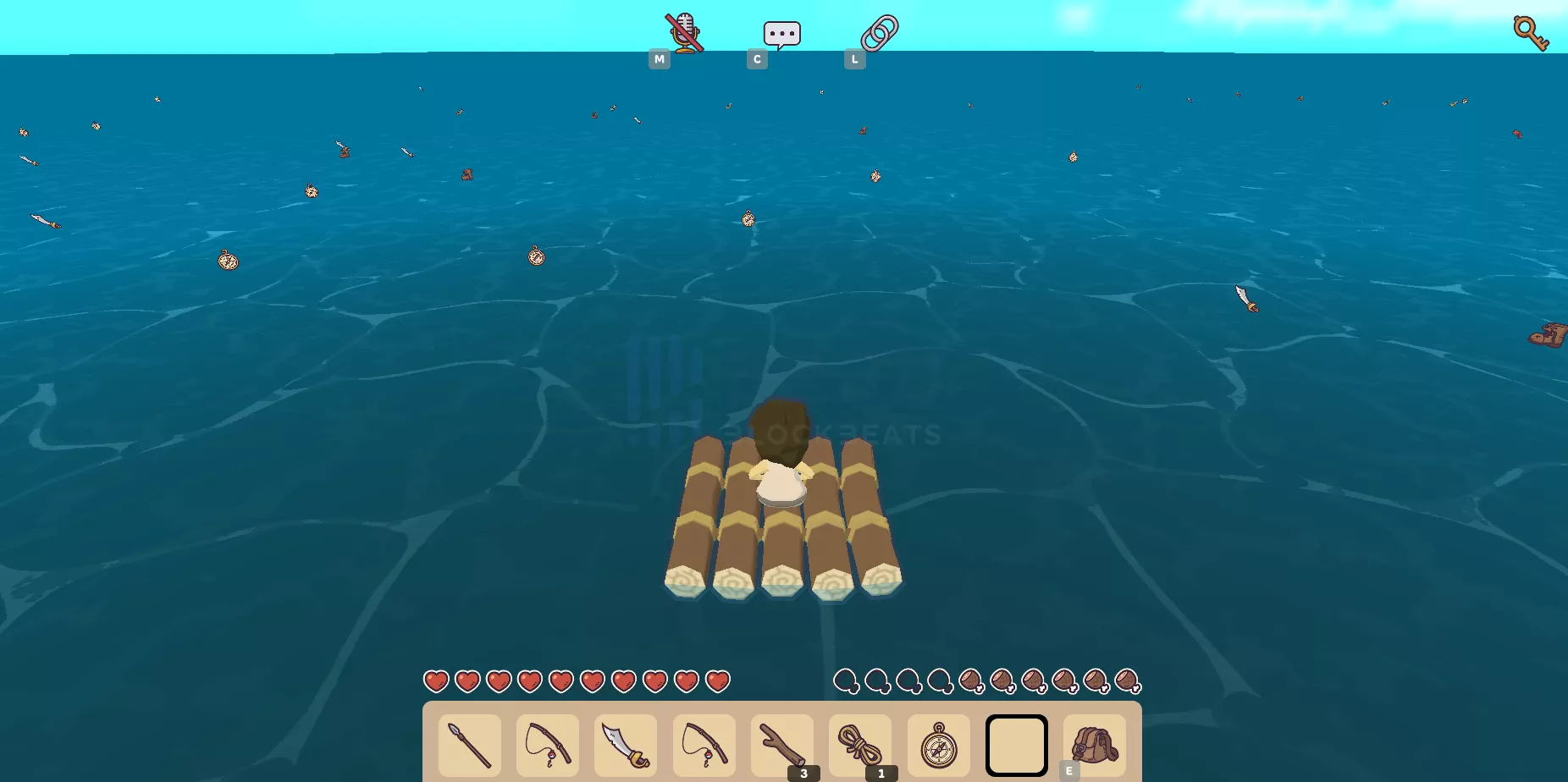Click the first heart in the health bar
The height and width of the screenshot is (782, 1568).
tap(438, 680)
